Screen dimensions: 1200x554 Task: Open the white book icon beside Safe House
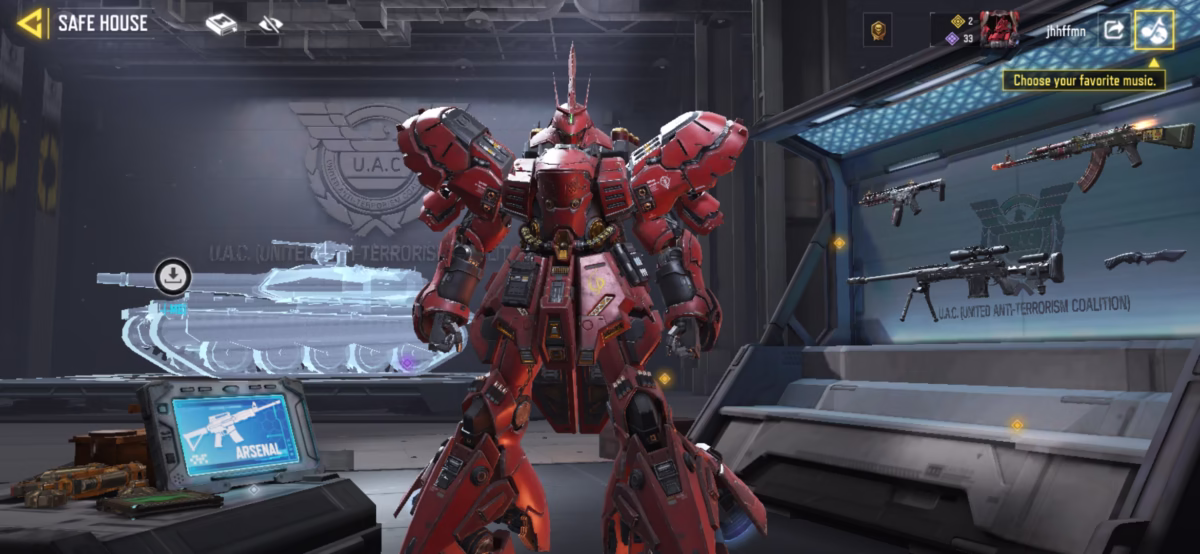pos(221,24)
